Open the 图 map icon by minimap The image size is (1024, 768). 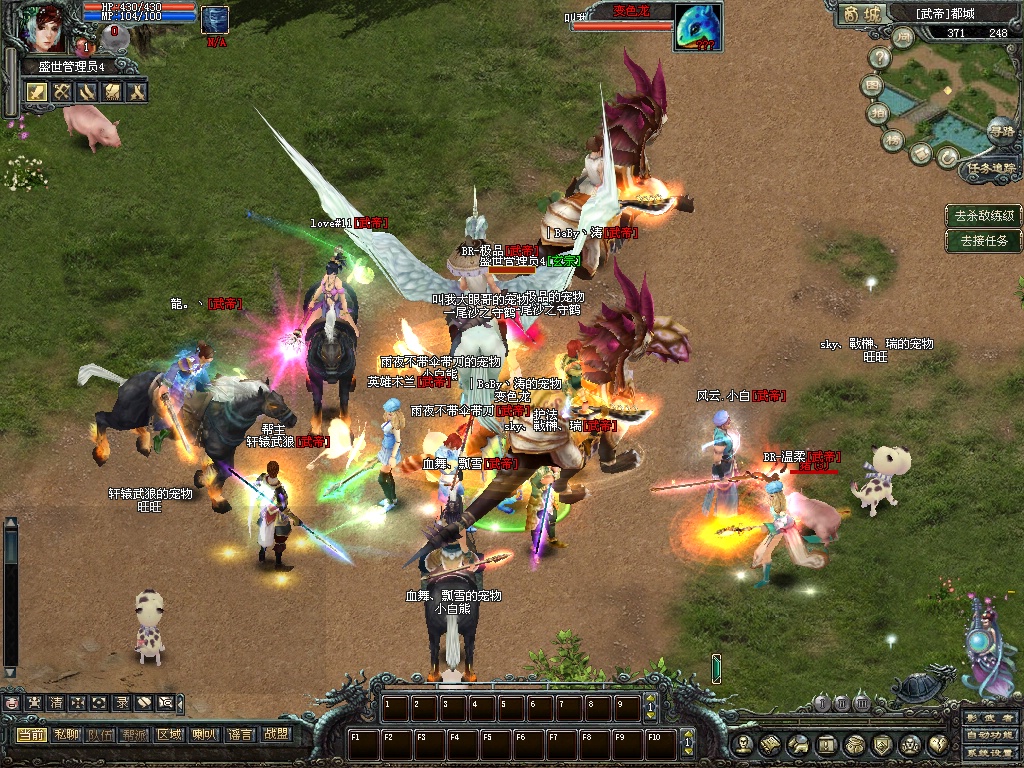coord(872,86)
